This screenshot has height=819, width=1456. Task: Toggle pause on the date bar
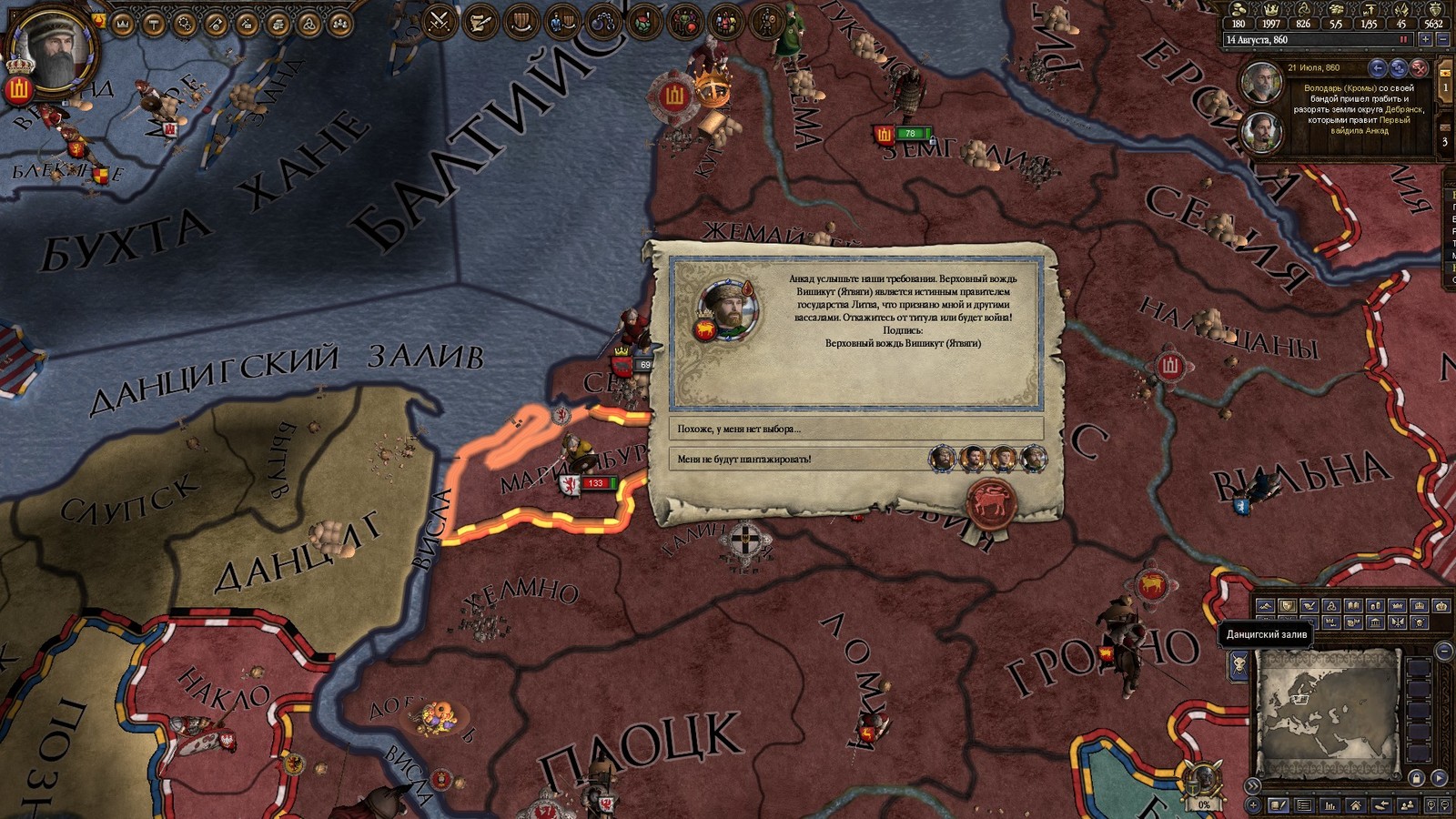pos(1403,40)
